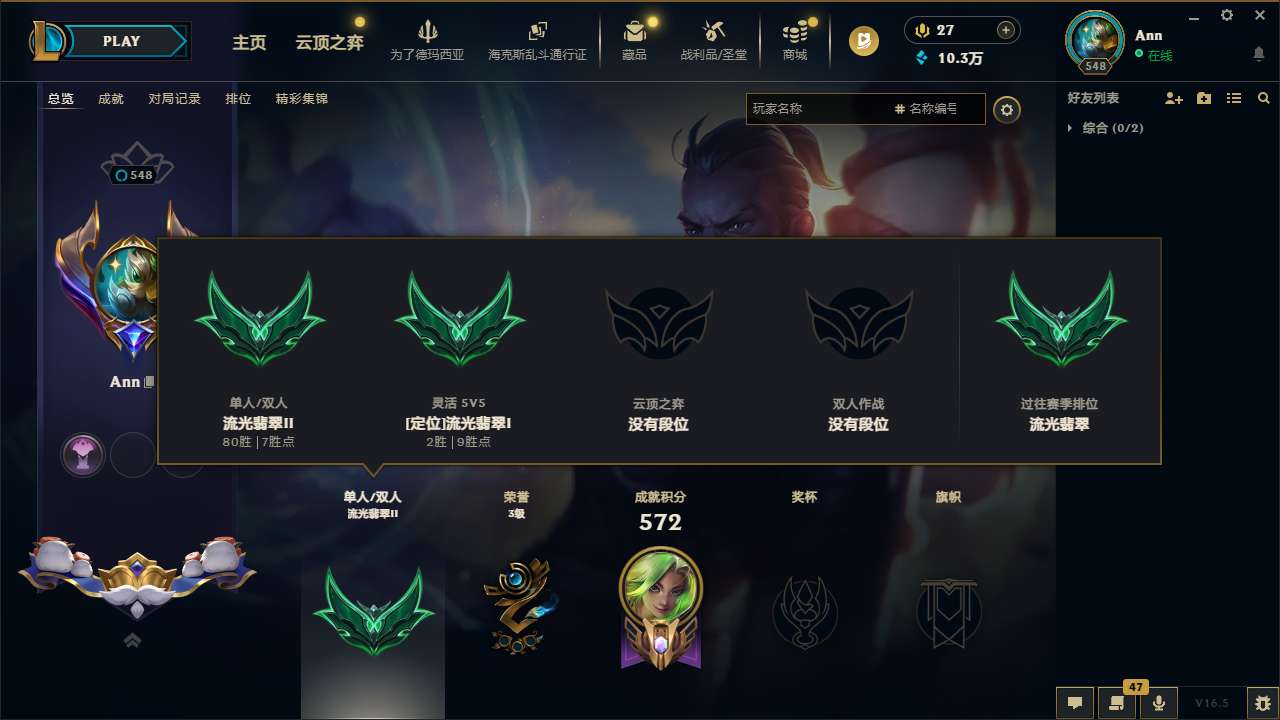Click the friend search magnifier icon

click(x=1263, y=98)
